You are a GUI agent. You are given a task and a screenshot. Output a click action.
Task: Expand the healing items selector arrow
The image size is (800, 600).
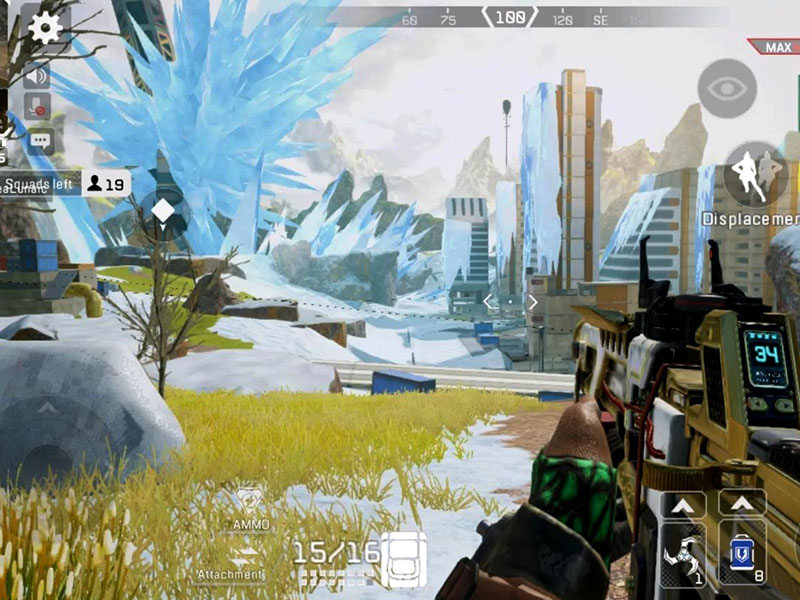click(742, 504)
